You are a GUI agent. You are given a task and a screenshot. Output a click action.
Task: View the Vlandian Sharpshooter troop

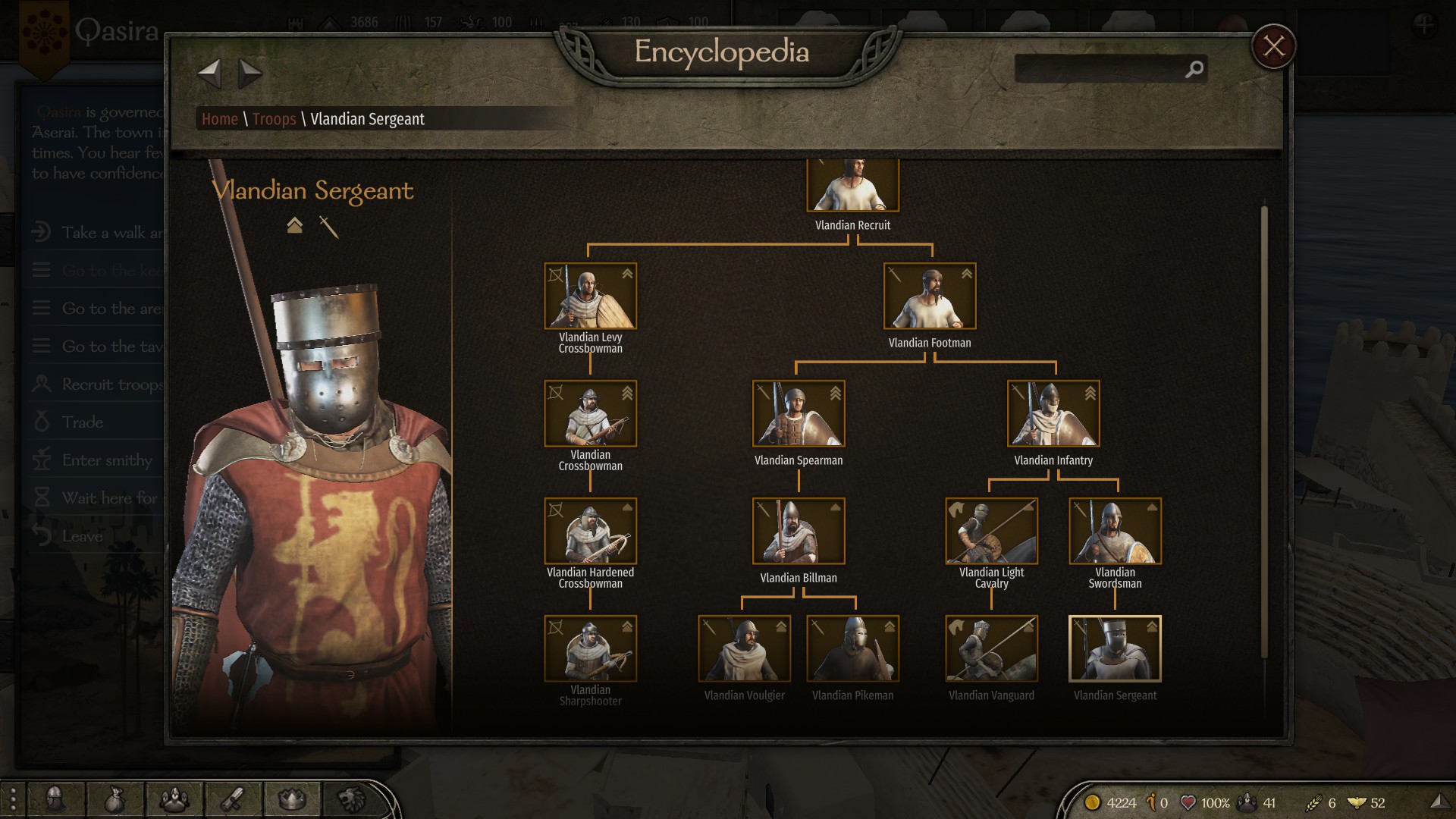(x=590, y=648)
